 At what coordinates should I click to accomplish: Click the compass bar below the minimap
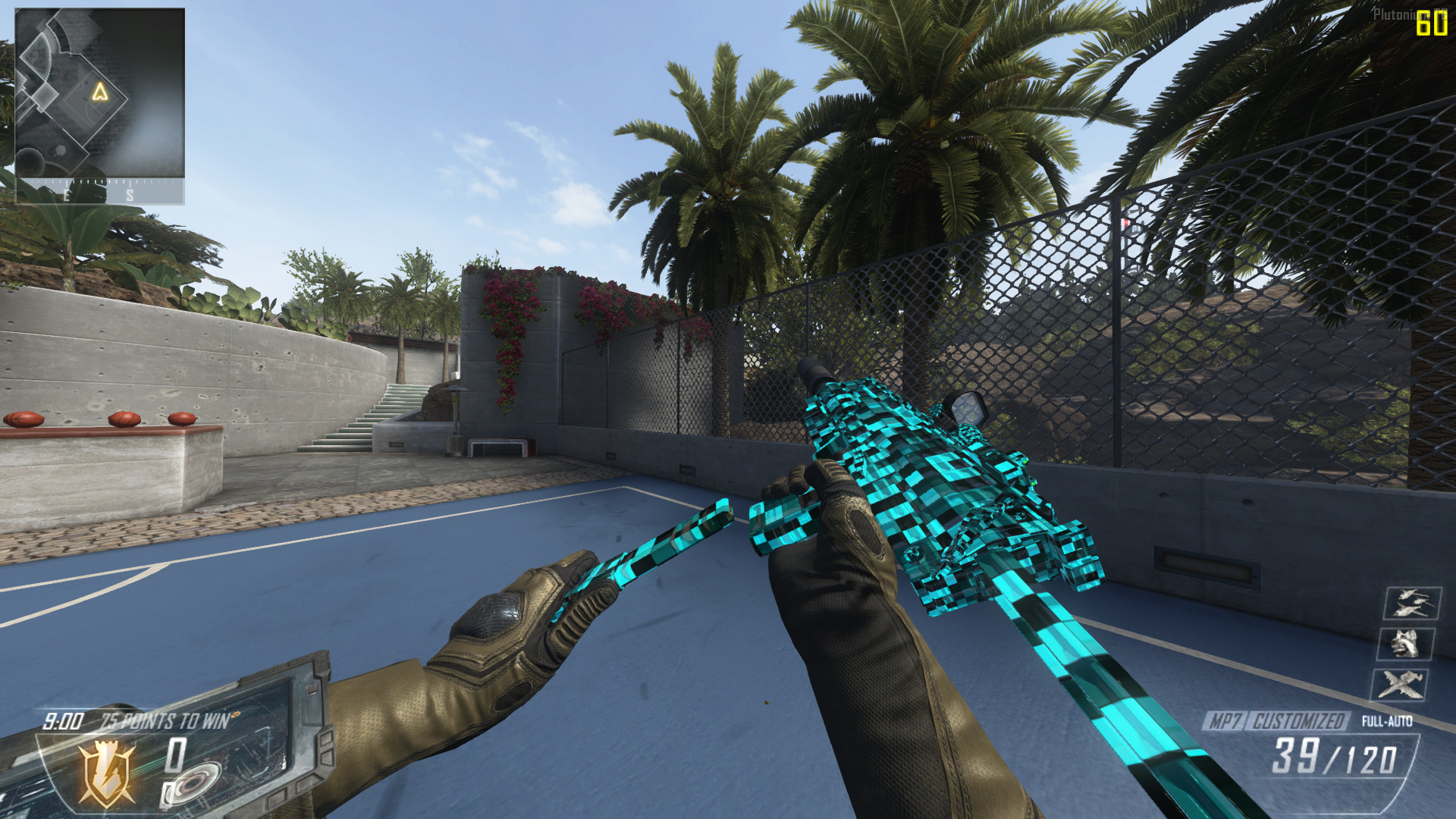(99, 192)
